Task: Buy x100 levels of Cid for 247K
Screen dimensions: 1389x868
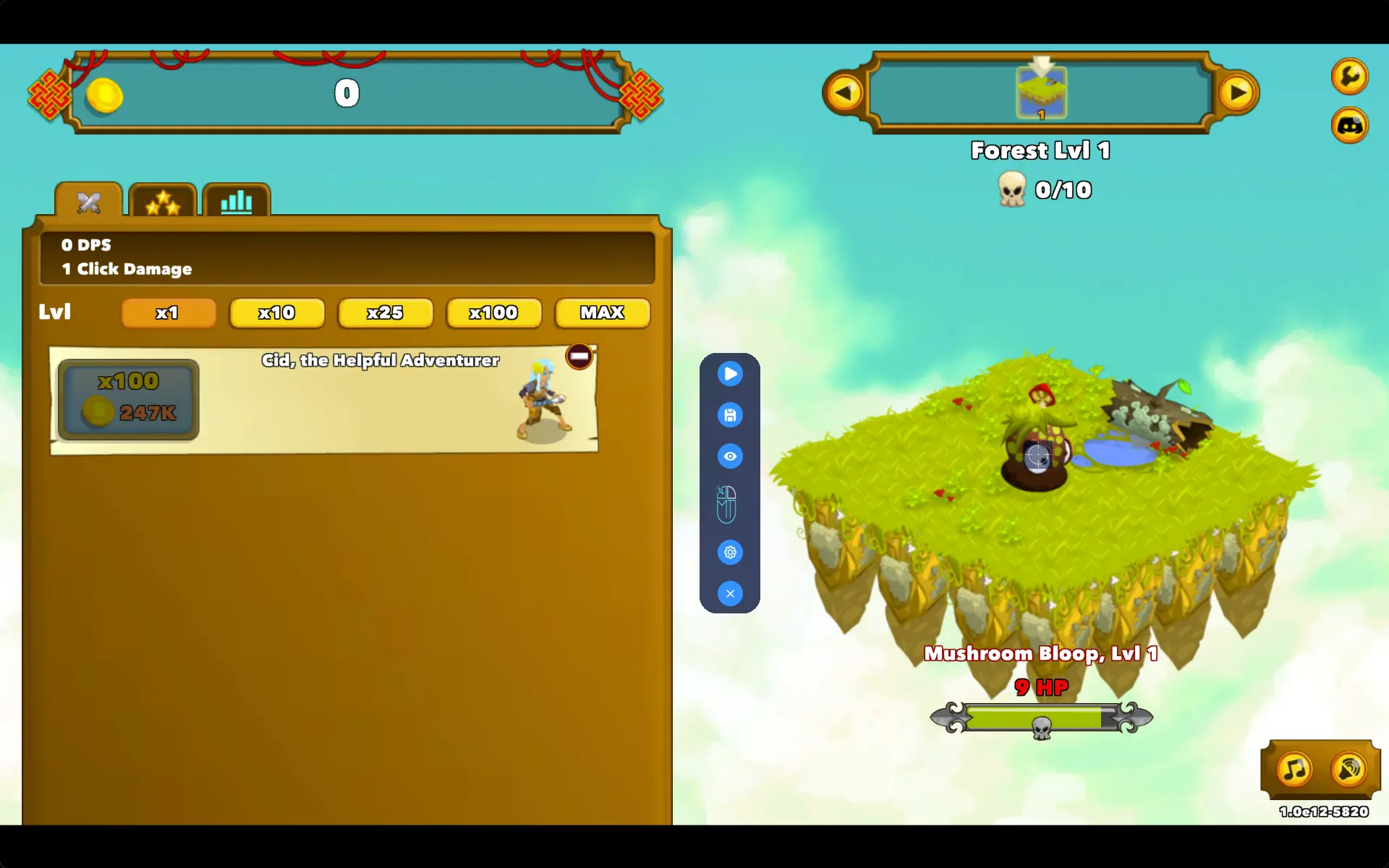Action: pos(129,399)
